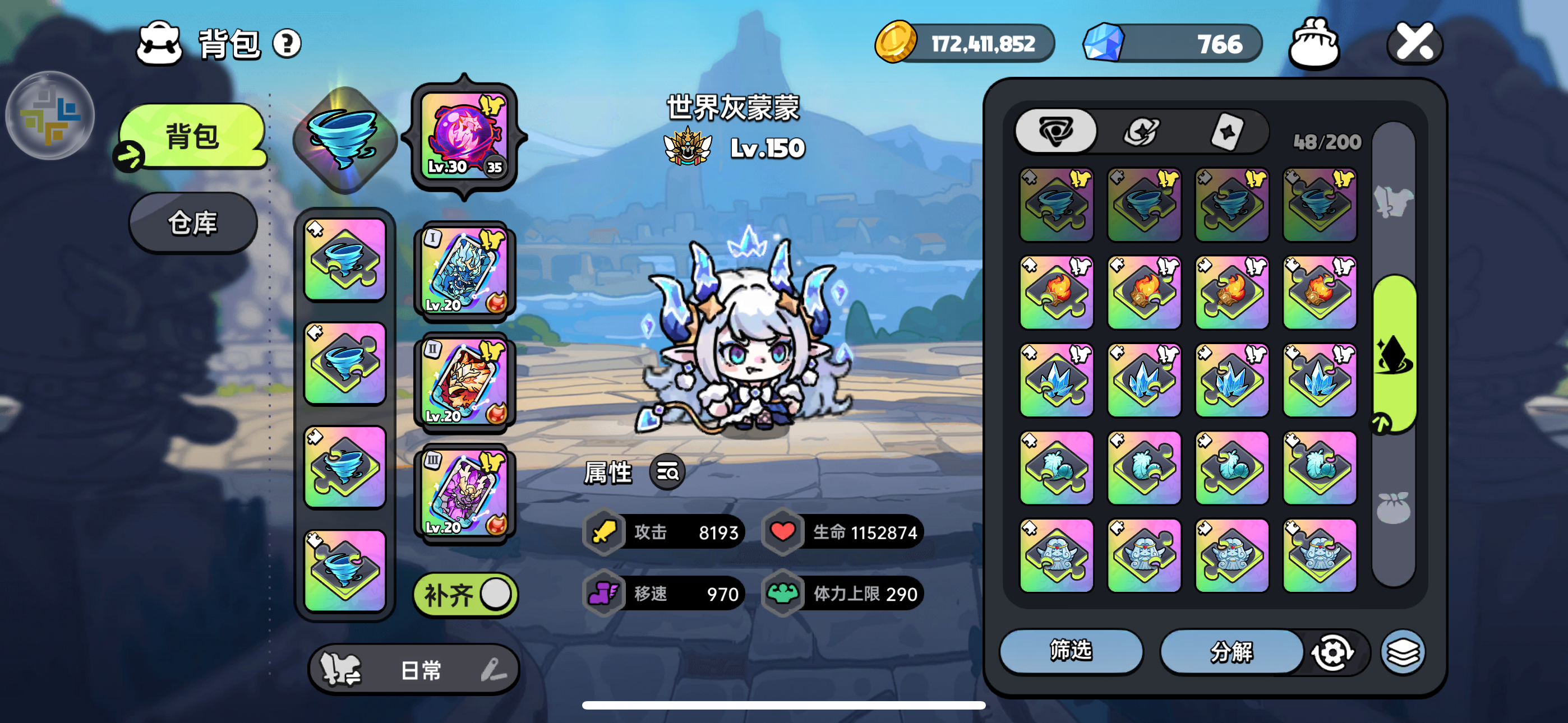View detailed 属性 attributes list
The height and width of the screenshot is (723, 1568).
click(x=667, y=472)
